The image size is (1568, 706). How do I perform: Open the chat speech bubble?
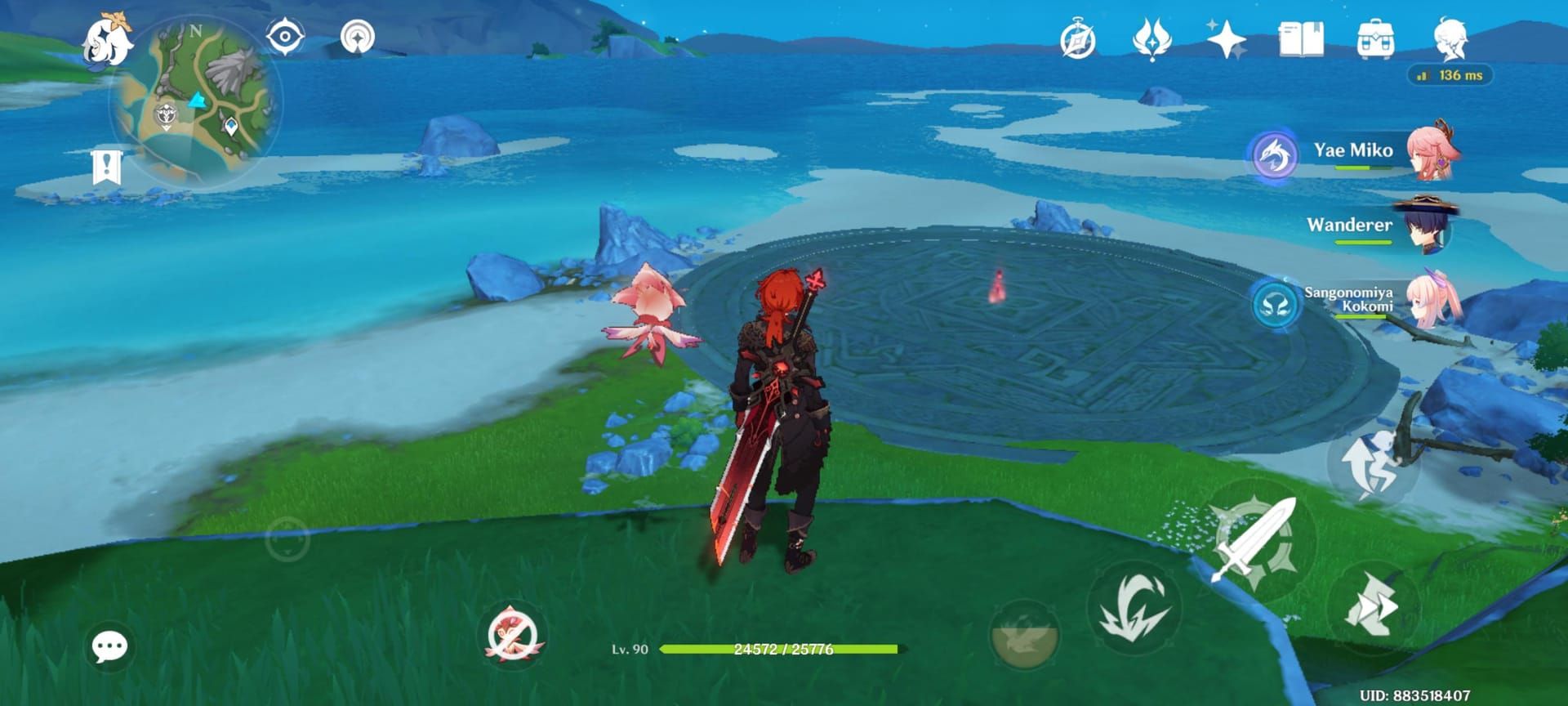[109, 647]
